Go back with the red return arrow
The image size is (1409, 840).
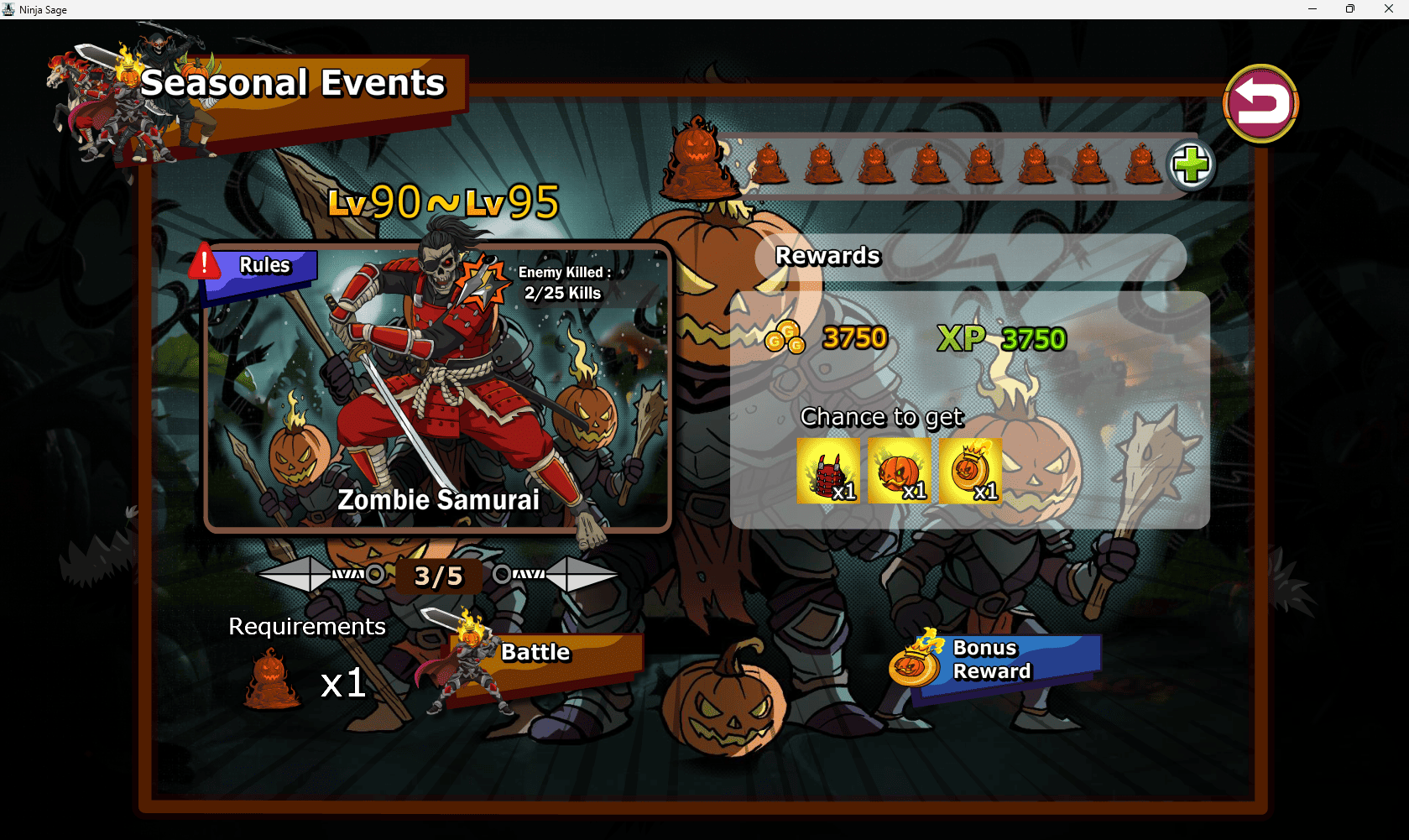coord(1260,105)
